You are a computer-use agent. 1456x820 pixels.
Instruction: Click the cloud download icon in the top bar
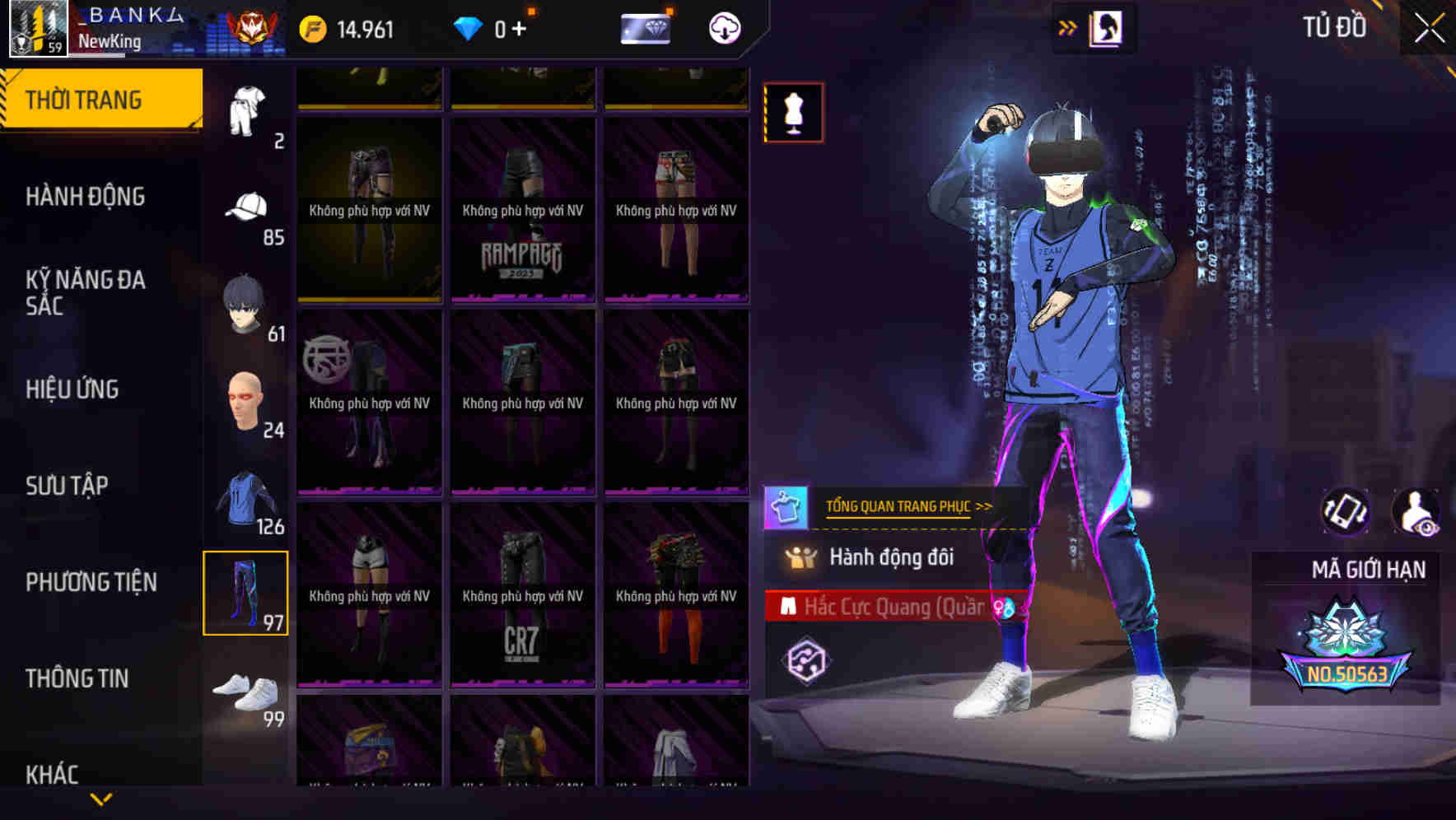coord(723,27)
